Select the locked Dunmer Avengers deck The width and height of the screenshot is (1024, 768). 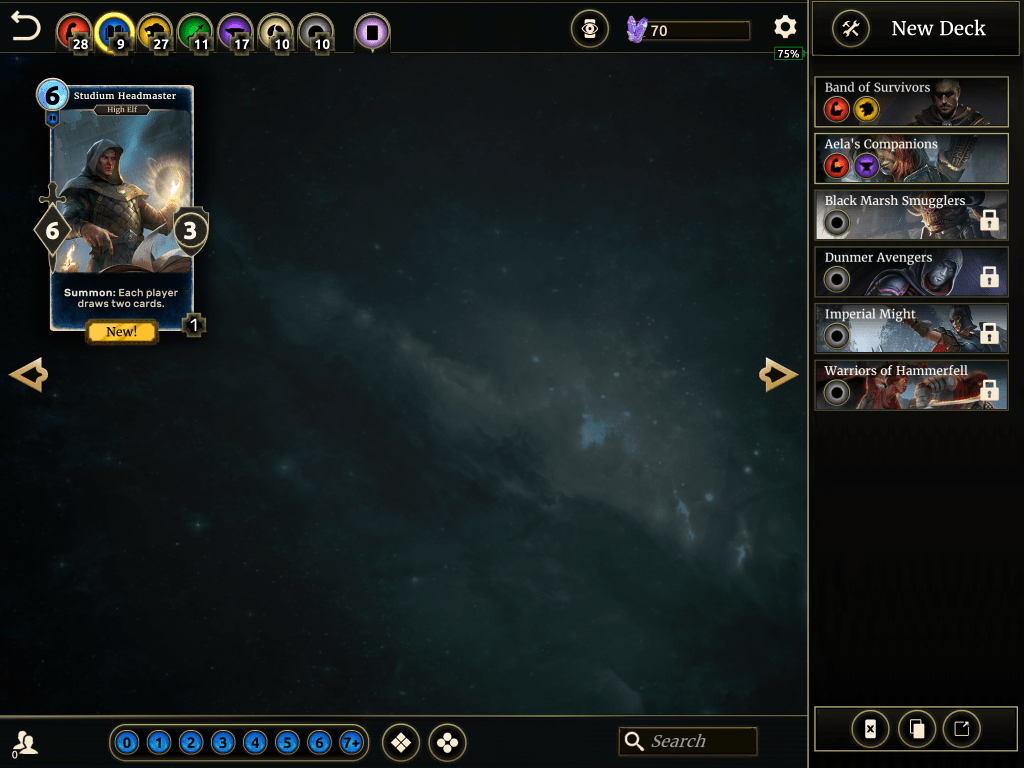pos(911,272)
